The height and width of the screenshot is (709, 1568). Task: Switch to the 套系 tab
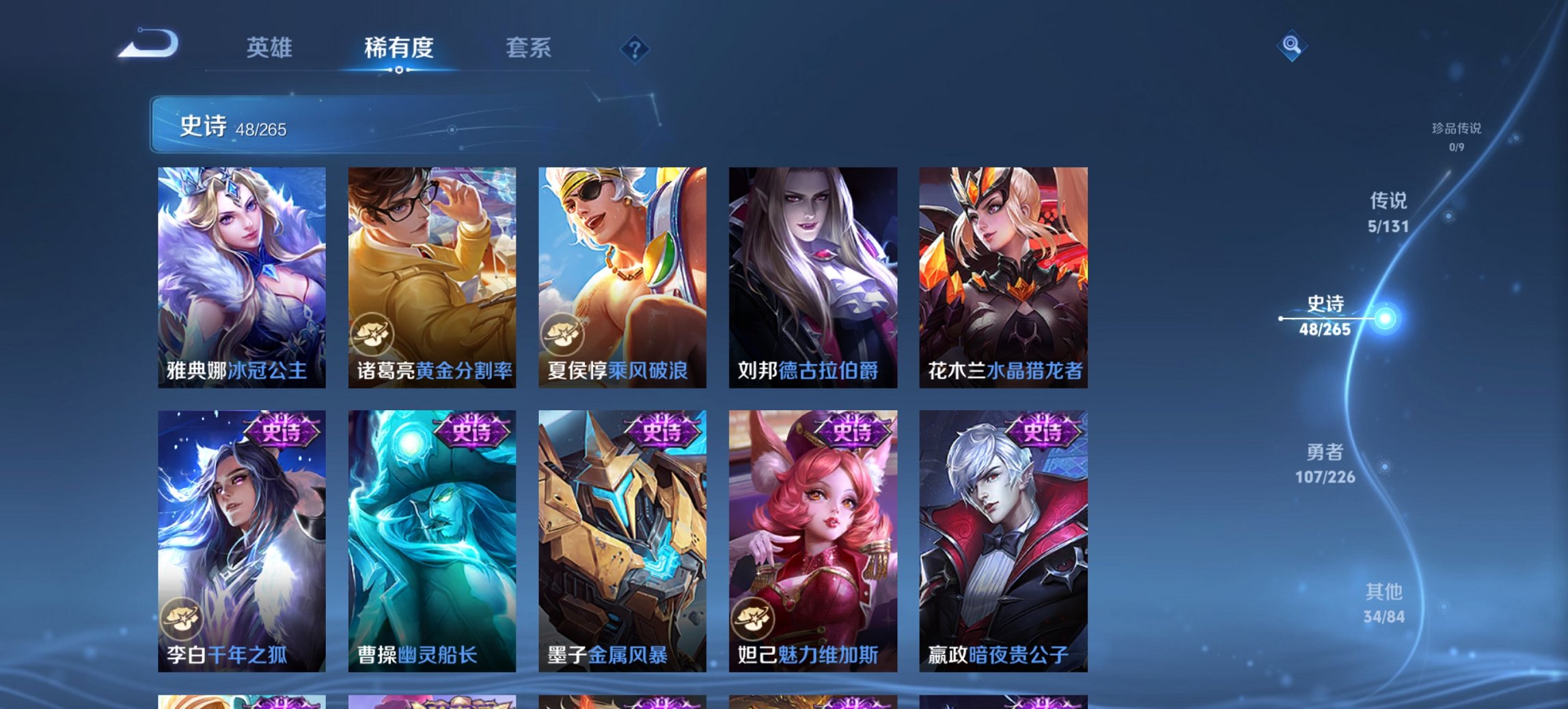(528, 48)
